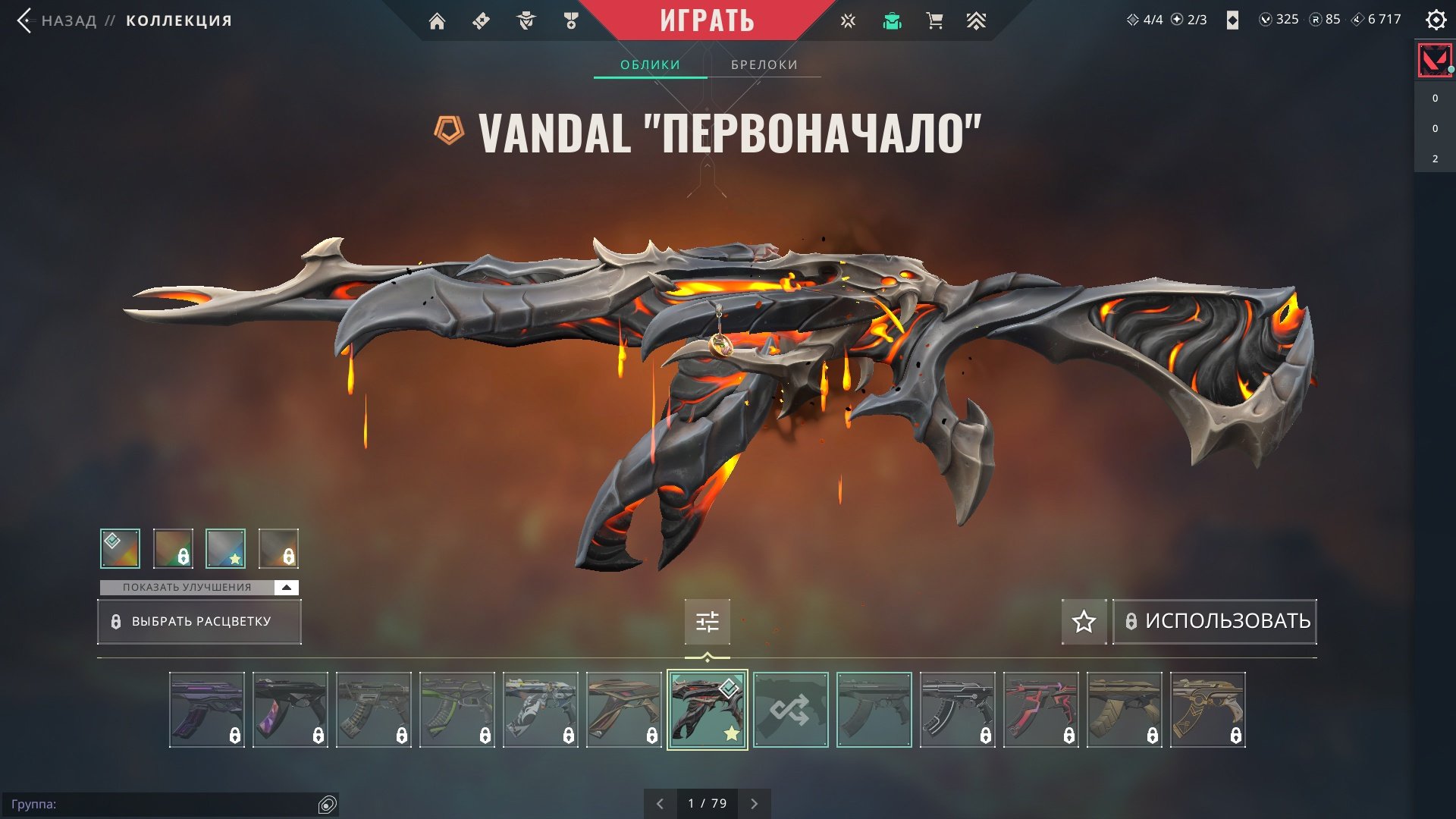Screen dimensions: 1456x819
Task: Open the red Valorant social panel icon
Action: [1434, 60]
